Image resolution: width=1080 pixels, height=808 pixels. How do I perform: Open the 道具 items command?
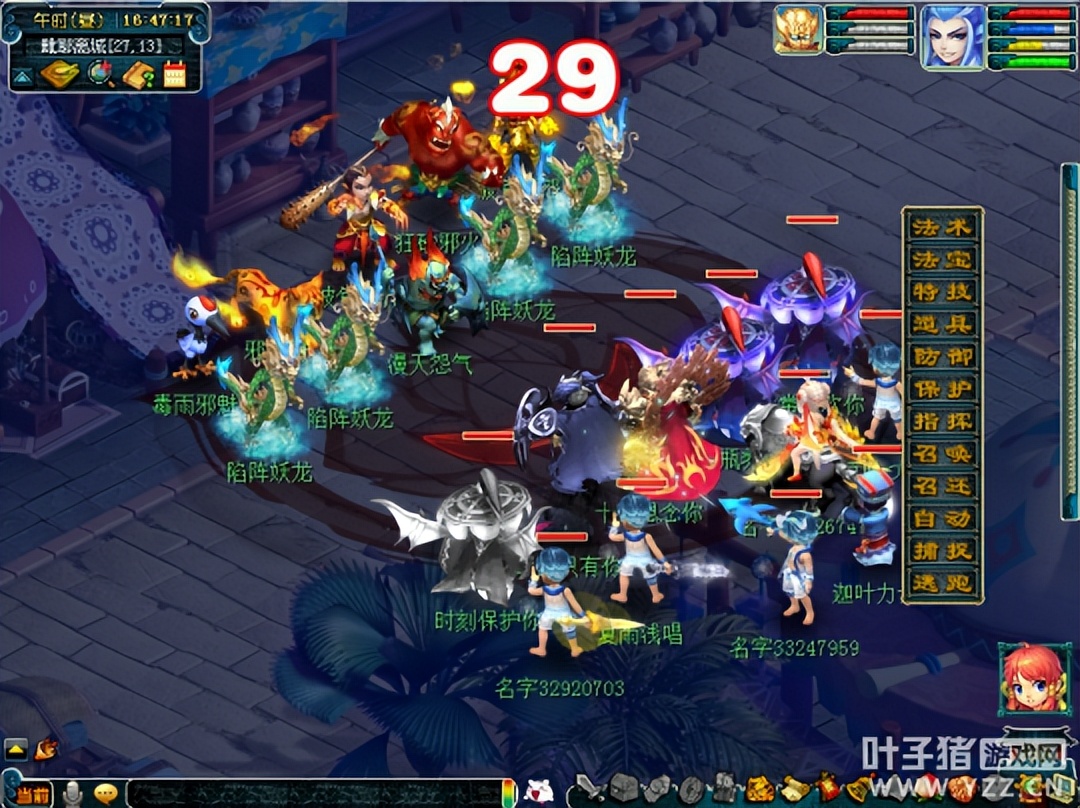[942, 323]
